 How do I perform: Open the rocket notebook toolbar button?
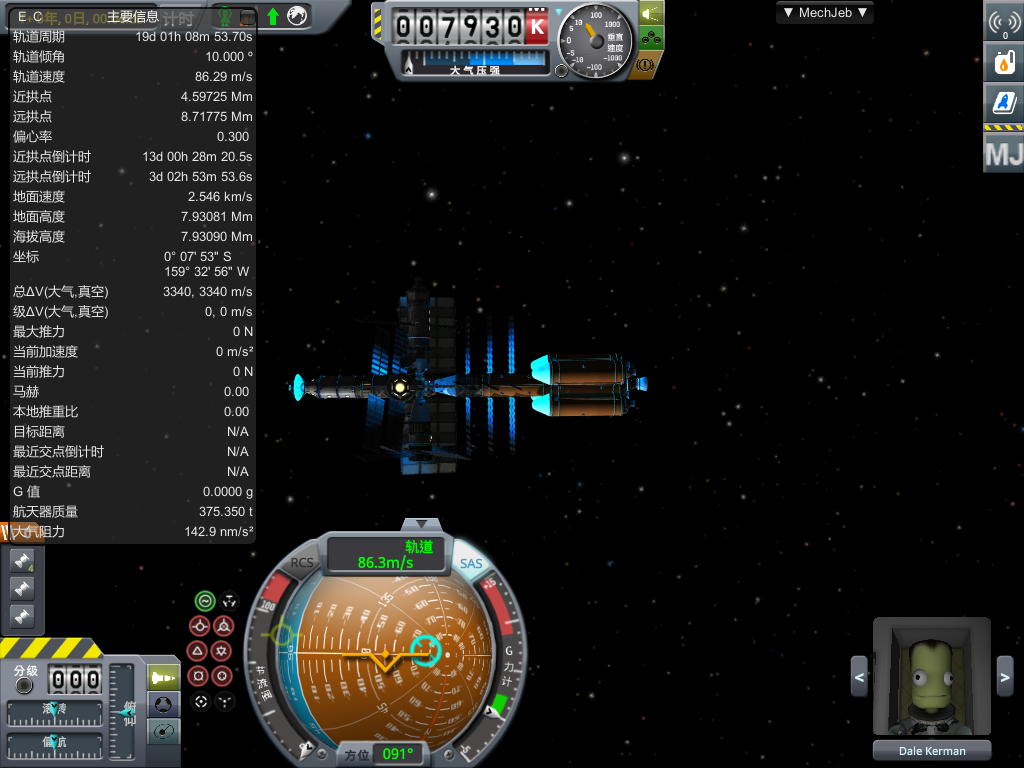tap(1004, 102)
